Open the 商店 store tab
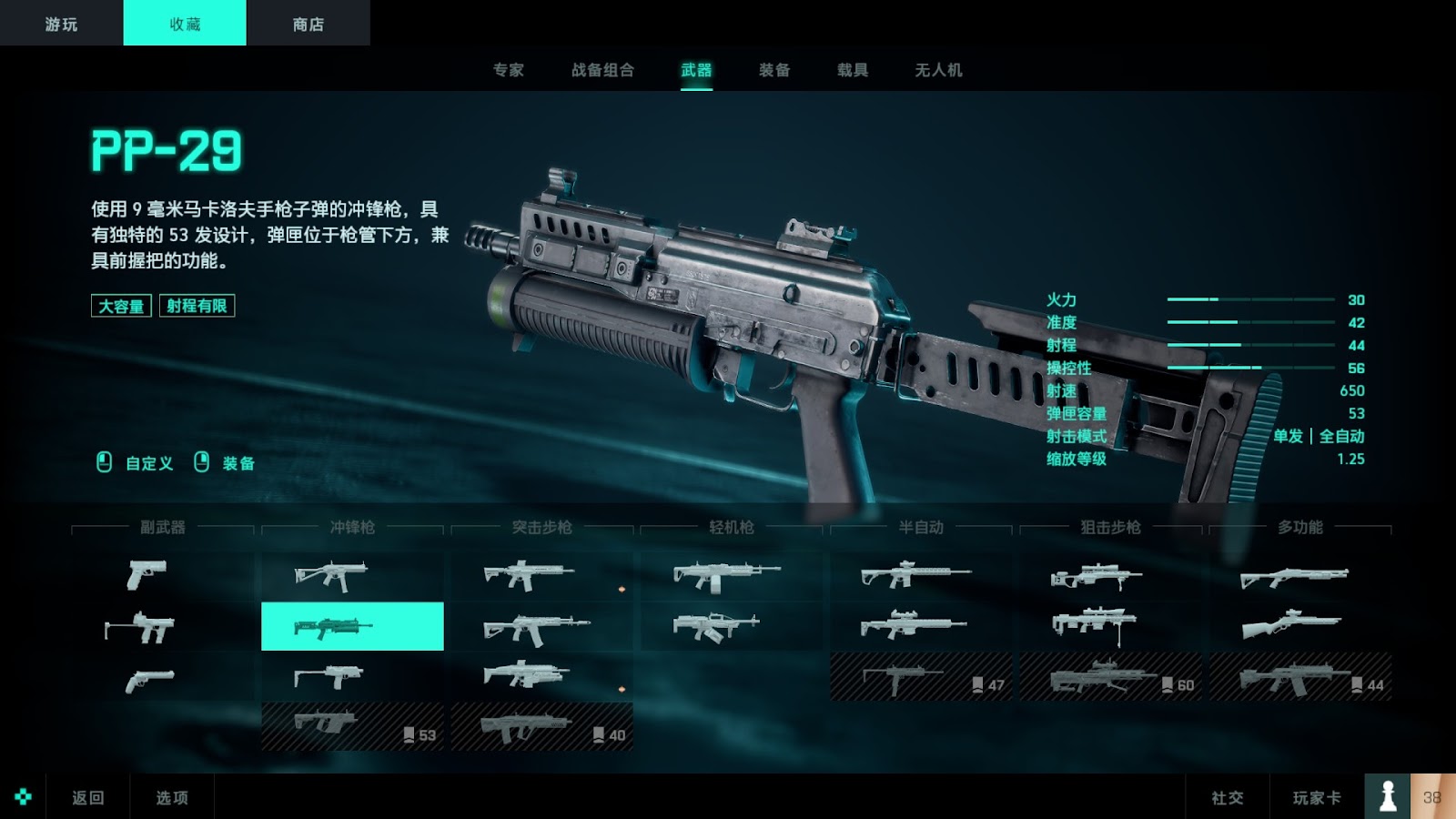 (308, 24)
